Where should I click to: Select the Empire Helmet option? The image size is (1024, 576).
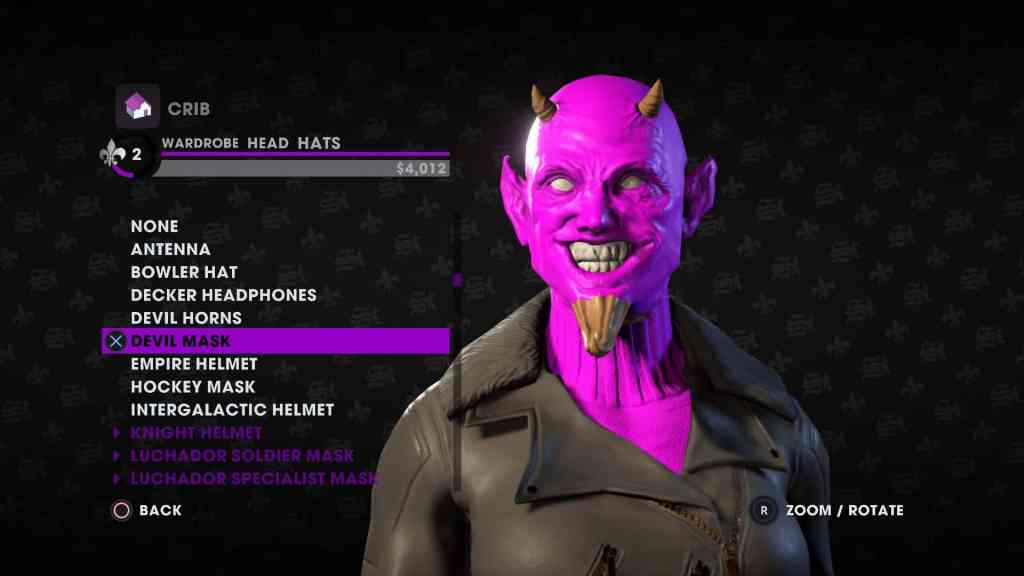[x=194, y=364]
